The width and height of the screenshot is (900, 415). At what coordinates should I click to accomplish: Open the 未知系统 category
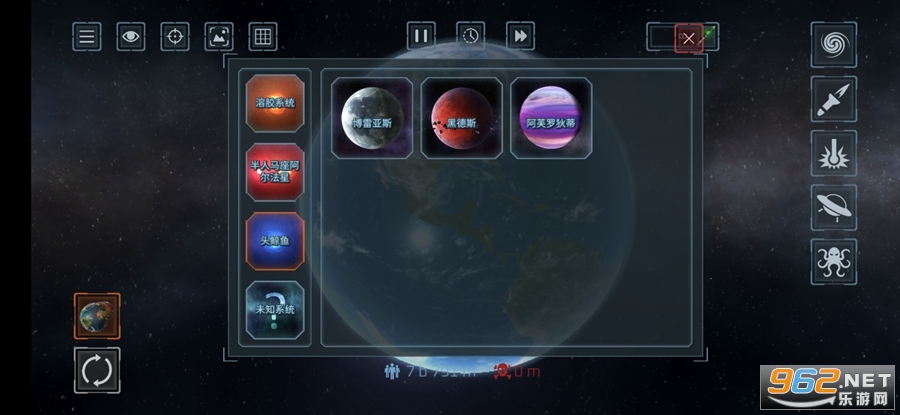pyautogui.click(x=275, y=310)
